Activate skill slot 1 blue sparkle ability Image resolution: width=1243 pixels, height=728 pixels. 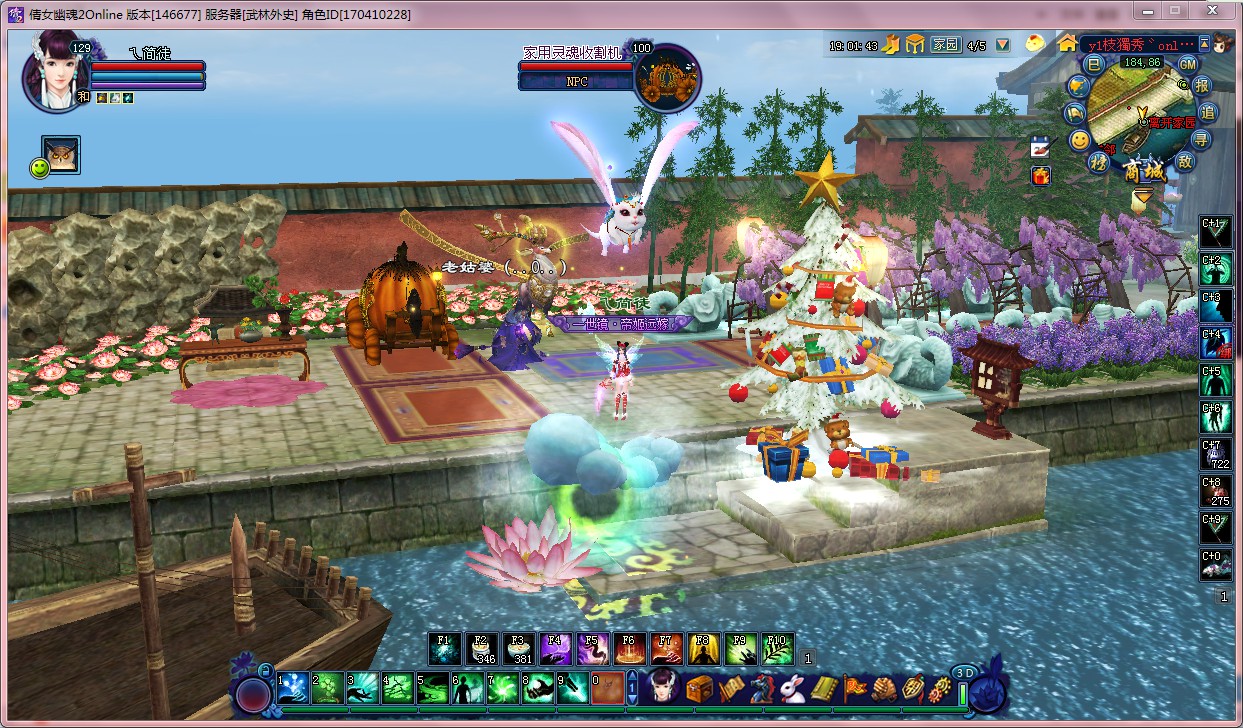pos(293,687)
